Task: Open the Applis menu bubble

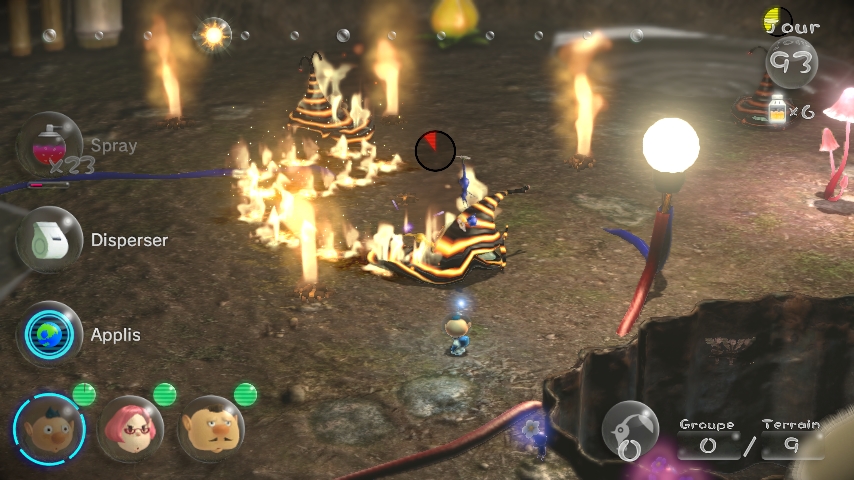Action: click(48, 334)
